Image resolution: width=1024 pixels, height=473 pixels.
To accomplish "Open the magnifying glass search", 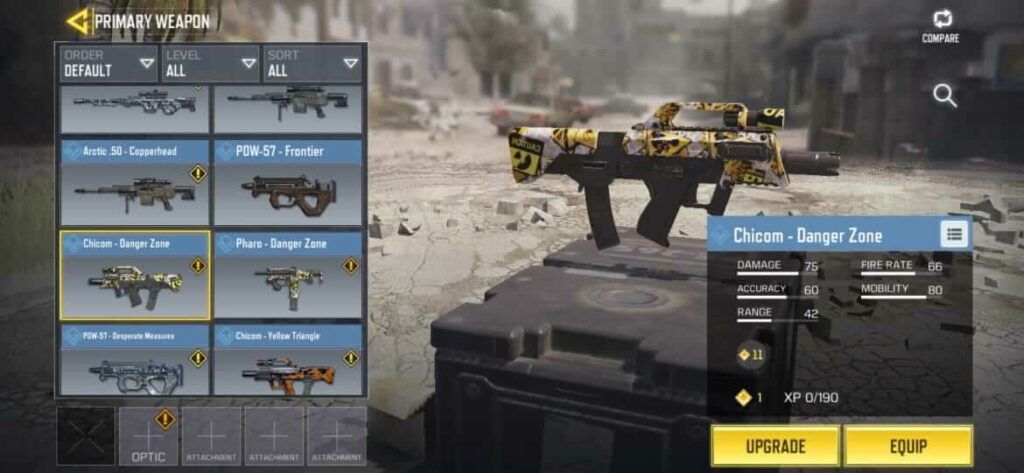I will 945,96.
